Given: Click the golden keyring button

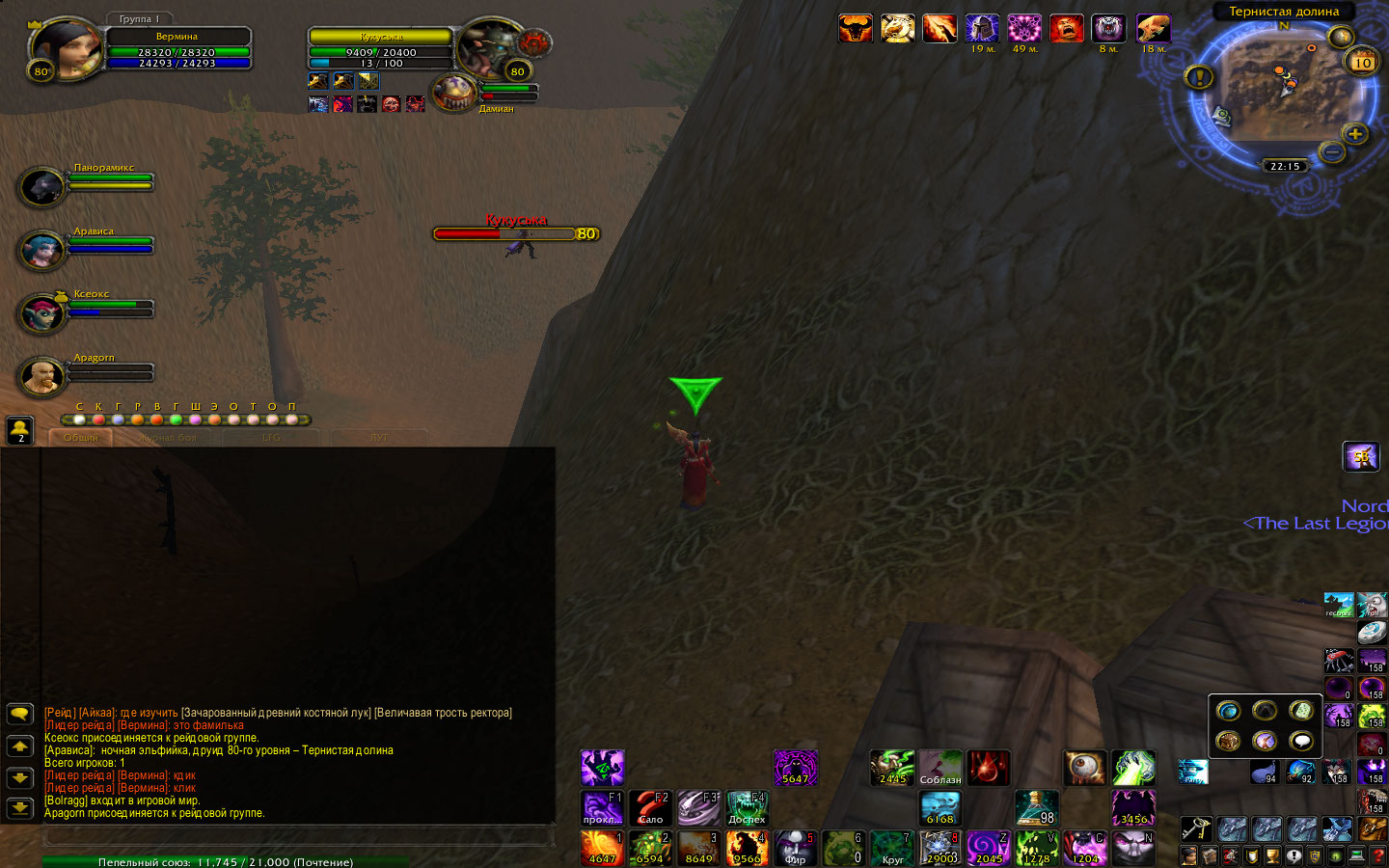Looking at the screenshot, I should click(x=1195, y=829).
